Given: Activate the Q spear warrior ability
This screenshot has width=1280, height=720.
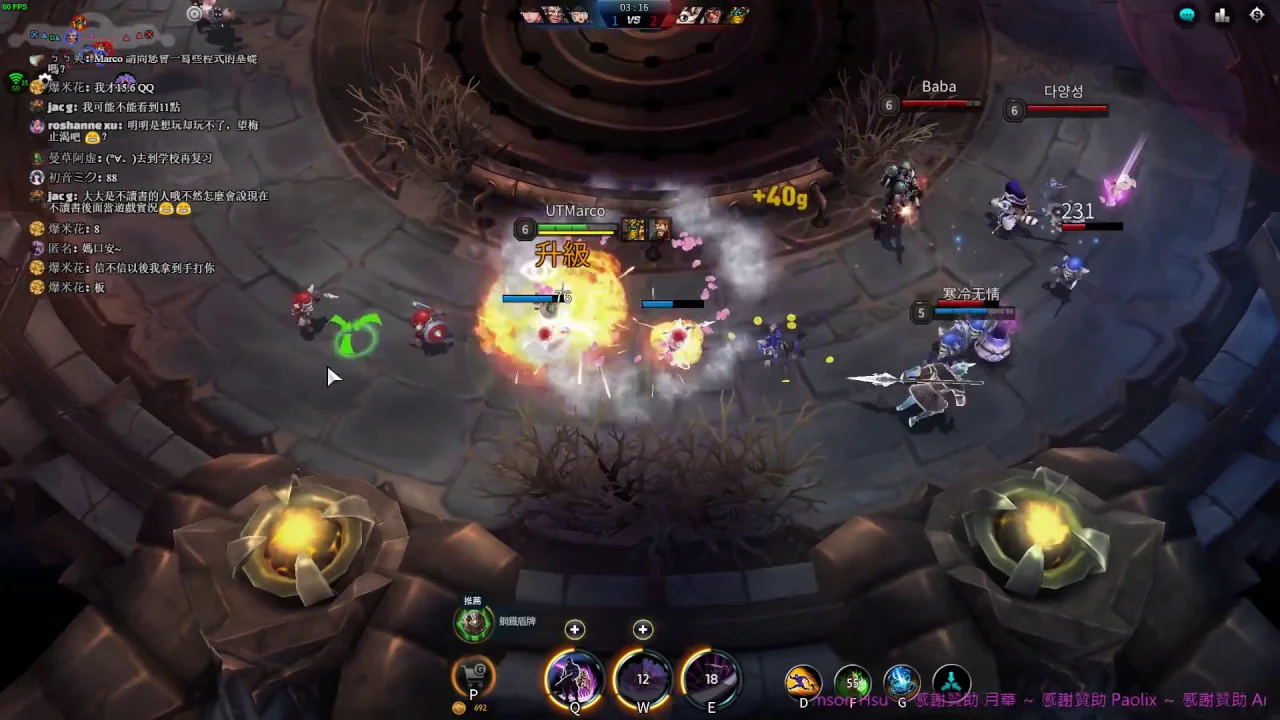Looking at the screenshot, I should click(575, 679).
